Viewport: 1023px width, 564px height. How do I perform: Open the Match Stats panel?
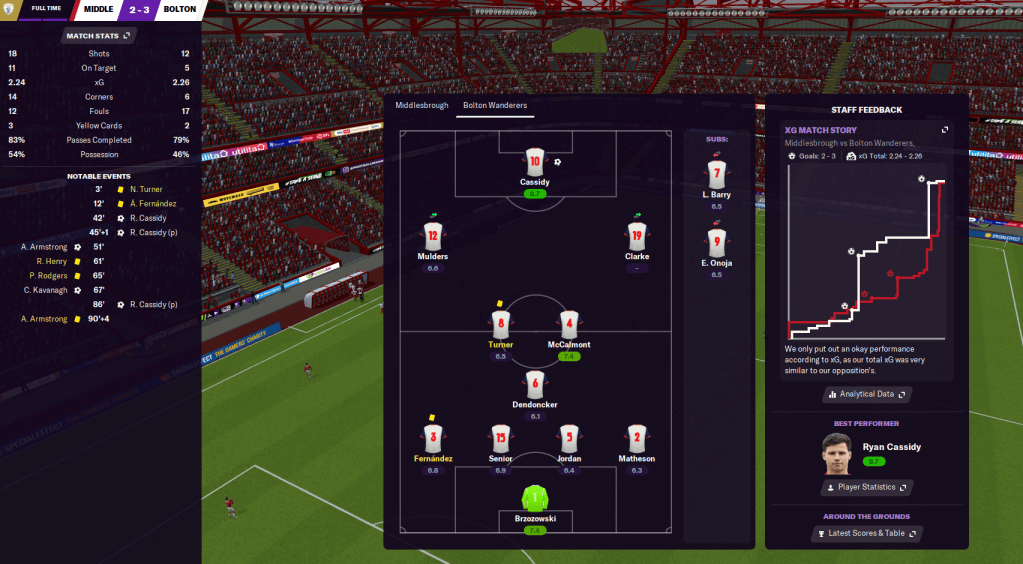point(98,36)
